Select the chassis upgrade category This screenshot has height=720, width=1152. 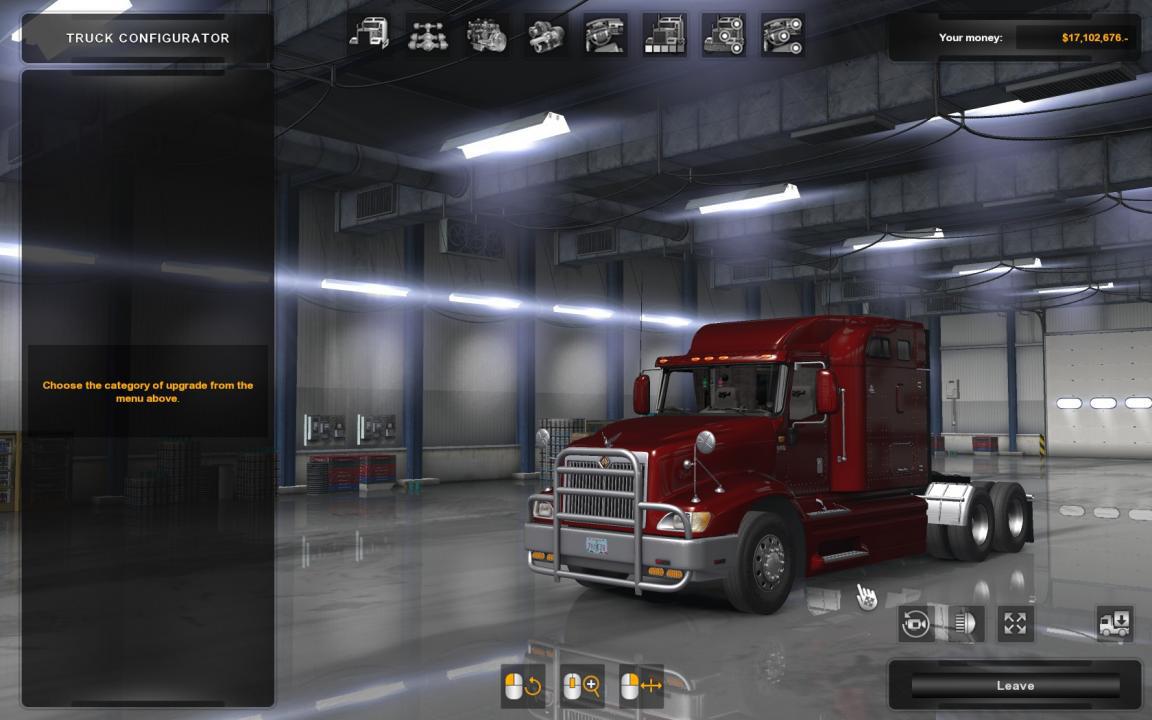(x=428, y=36)
